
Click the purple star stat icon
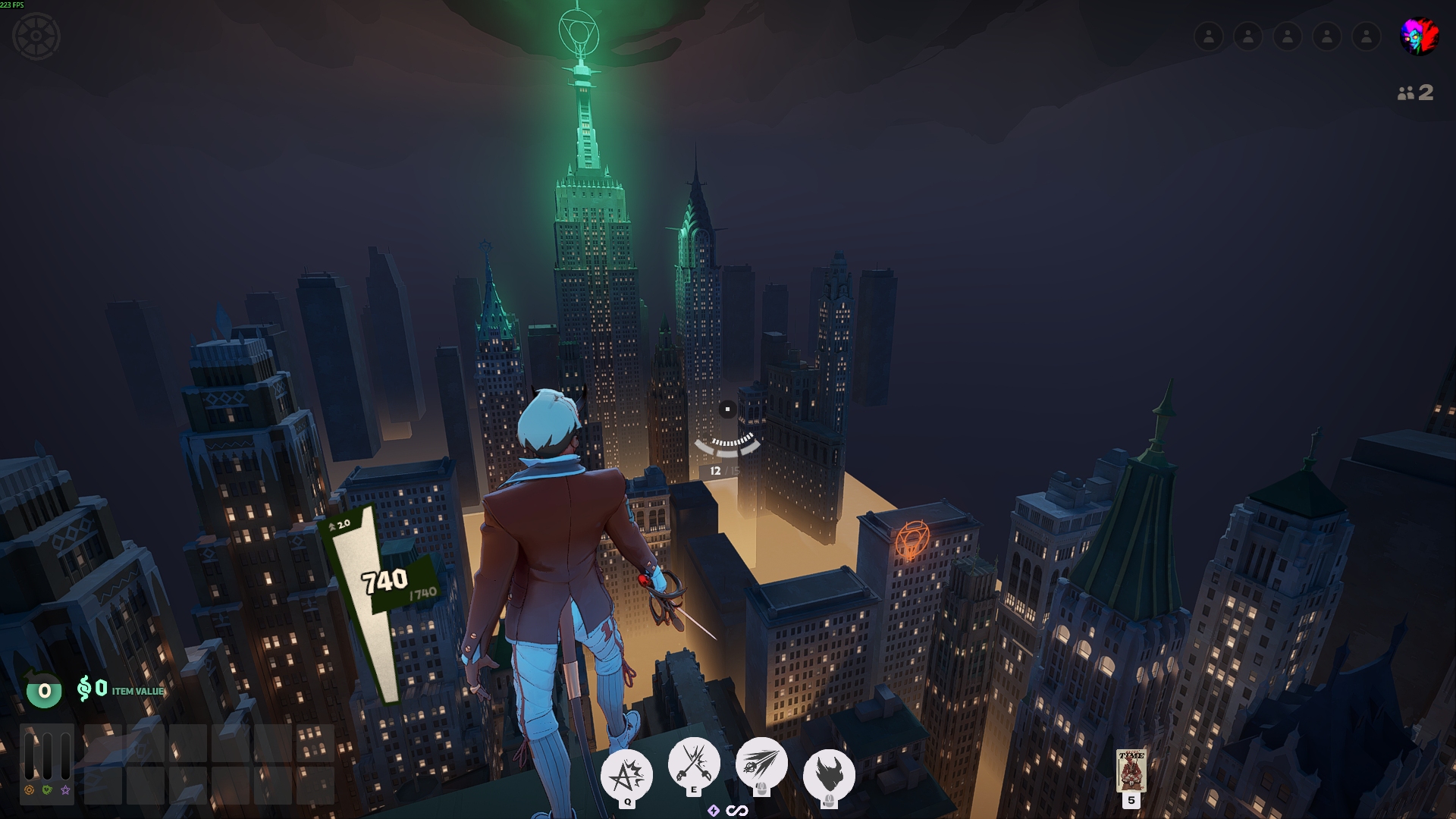(x=66, y=790)
